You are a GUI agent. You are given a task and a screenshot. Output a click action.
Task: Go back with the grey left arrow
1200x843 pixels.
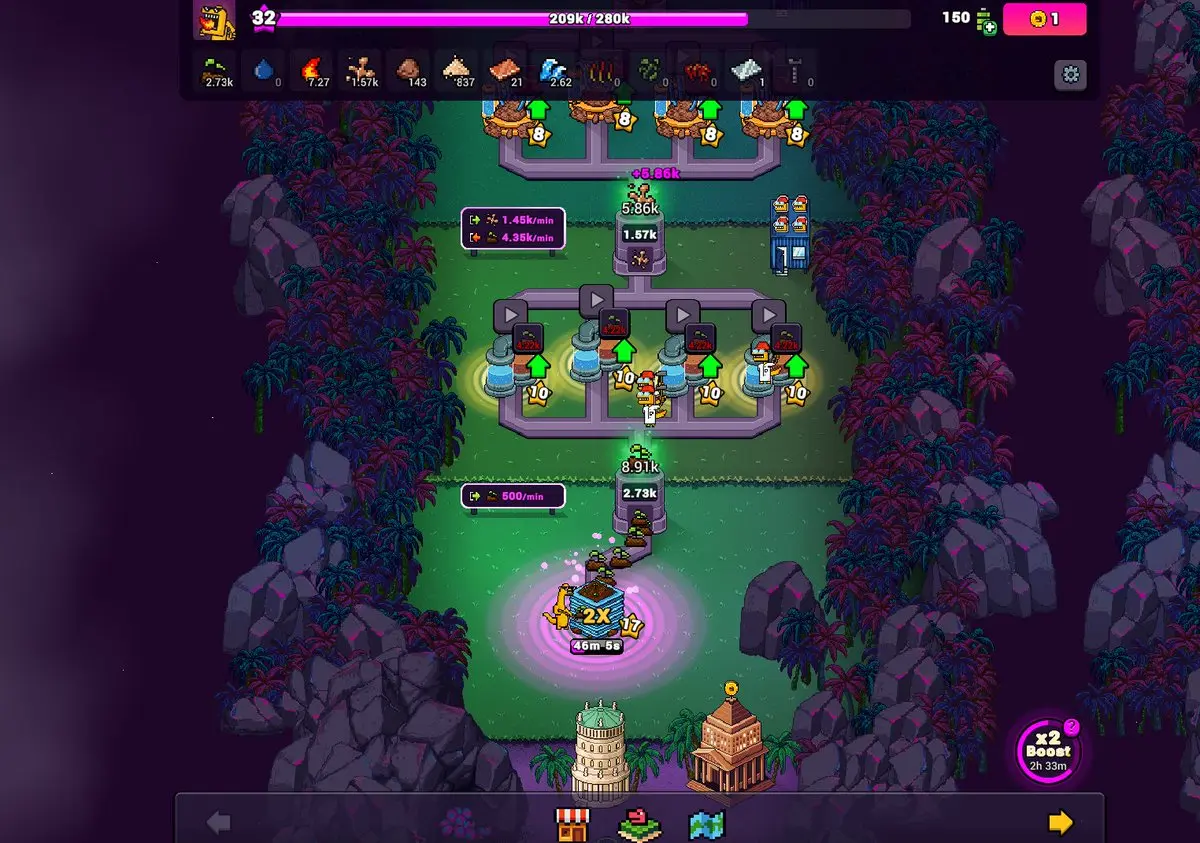tap(218, 823)
